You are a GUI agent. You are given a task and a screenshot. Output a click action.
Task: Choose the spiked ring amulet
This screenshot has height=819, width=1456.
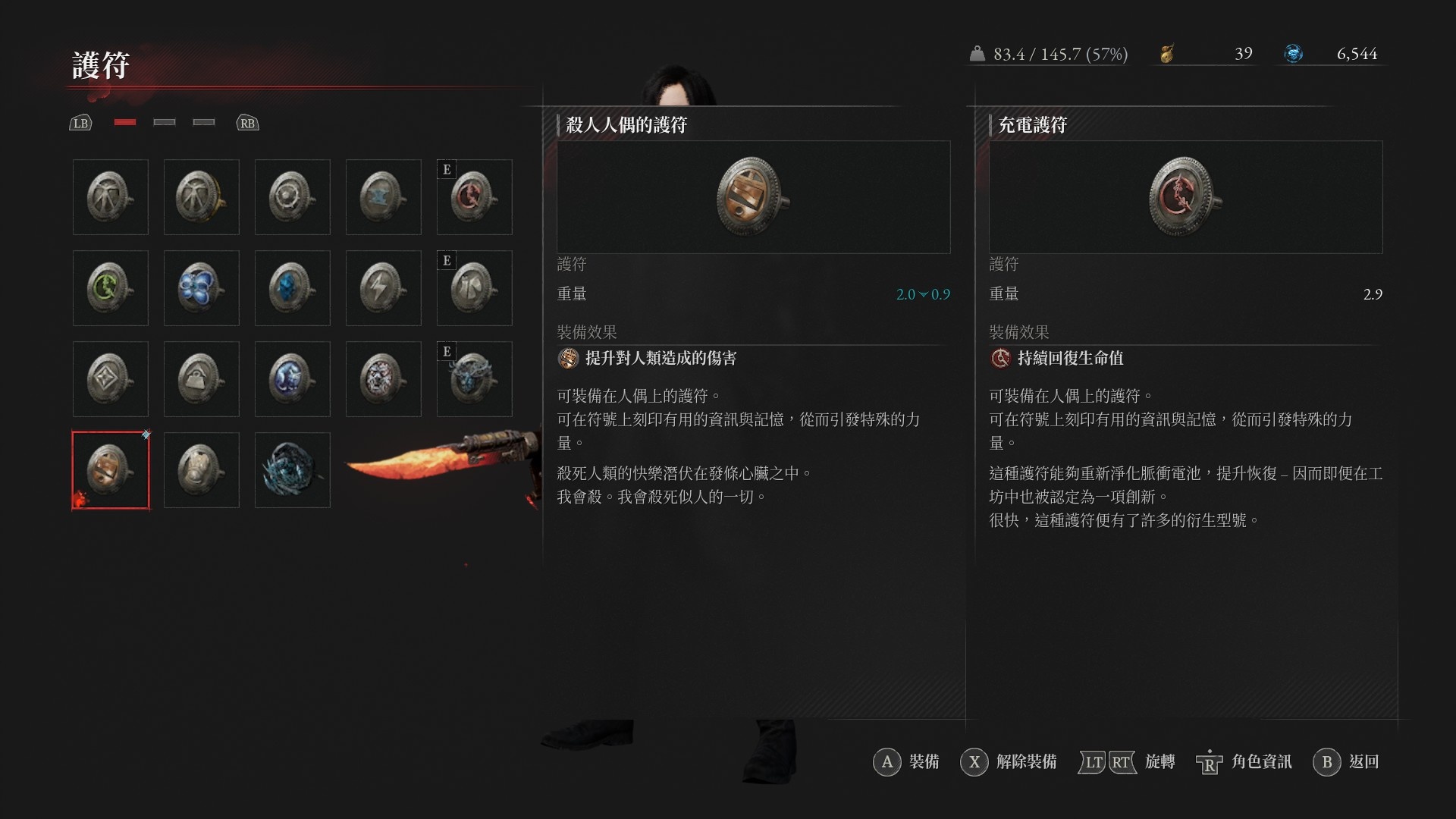pyautogui.click(x=292, y=197)
